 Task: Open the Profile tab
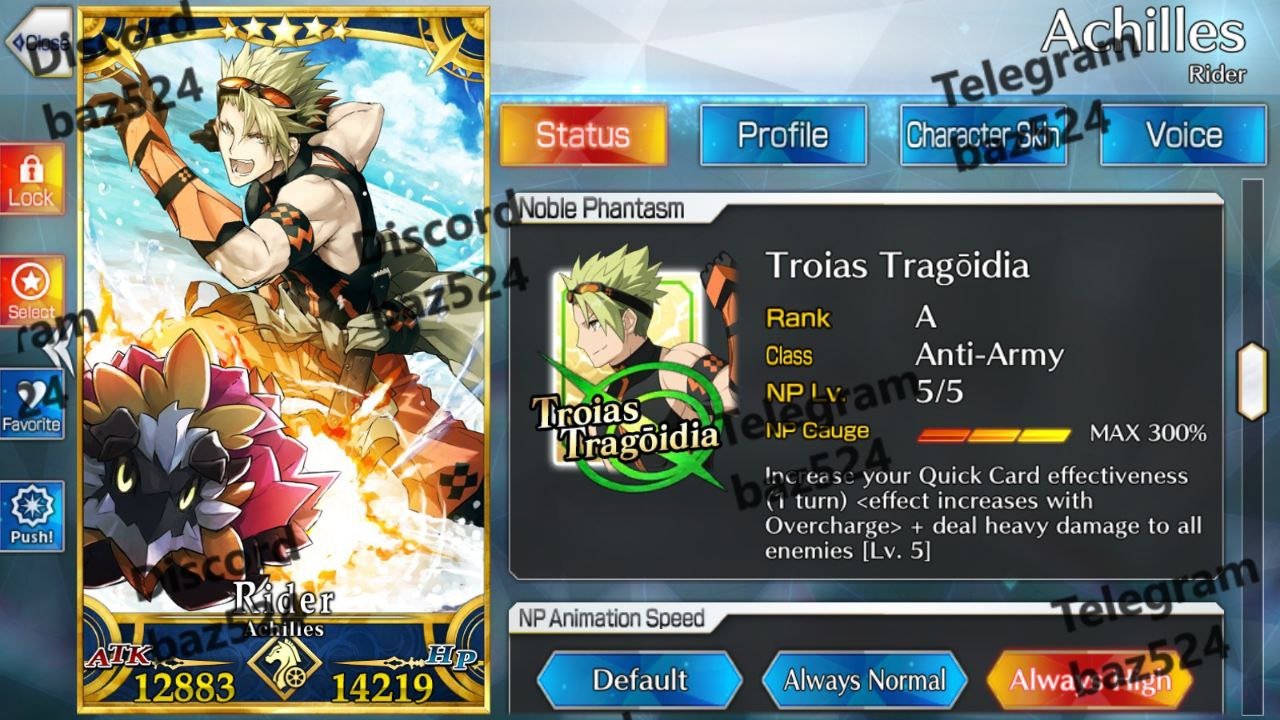coord(783,135)
